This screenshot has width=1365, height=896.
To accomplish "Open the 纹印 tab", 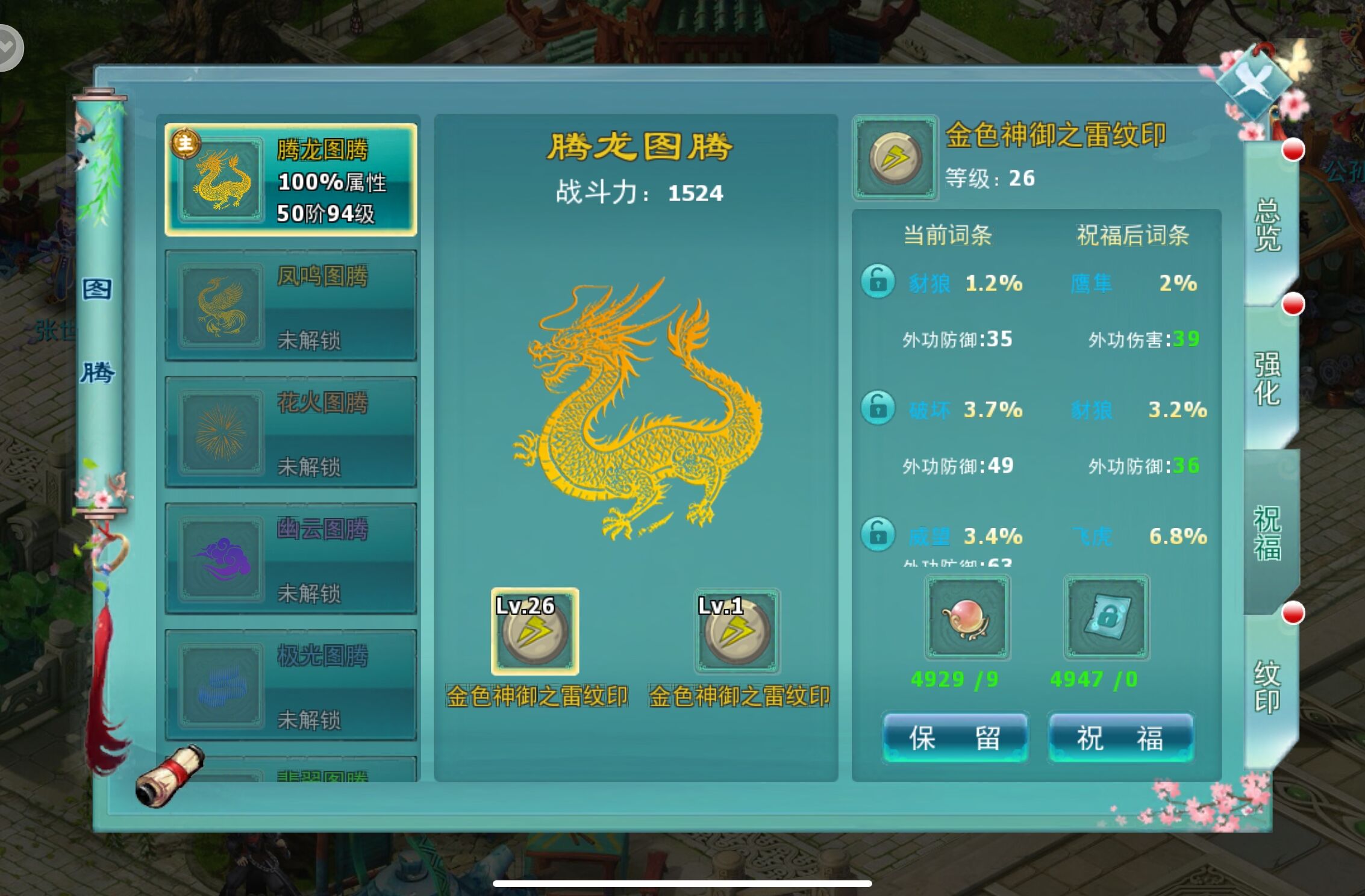I will click(1267, 687).
